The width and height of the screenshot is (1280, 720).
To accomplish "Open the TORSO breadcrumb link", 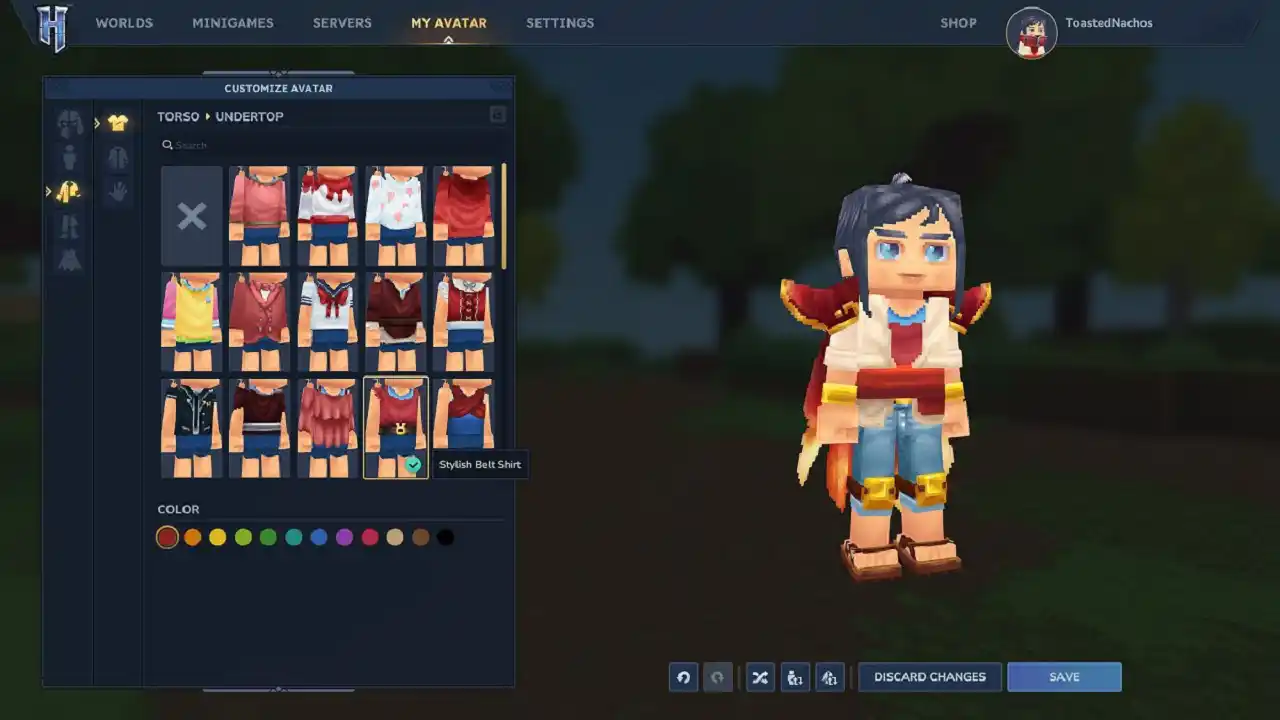I will [177, 116].
